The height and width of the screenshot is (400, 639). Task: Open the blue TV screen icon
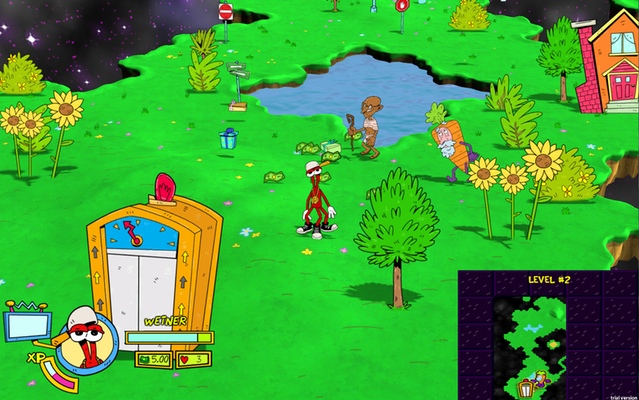point(27,325)
